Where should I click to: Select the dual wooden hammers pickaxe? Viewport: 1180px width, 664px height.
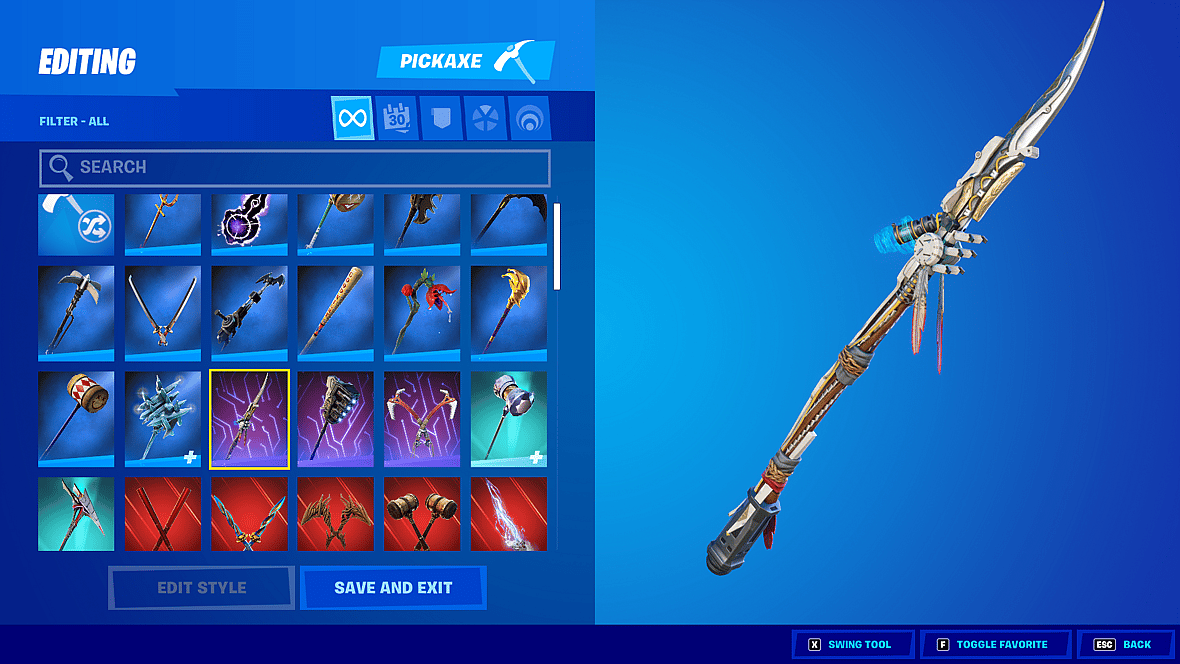coord(421,514)
